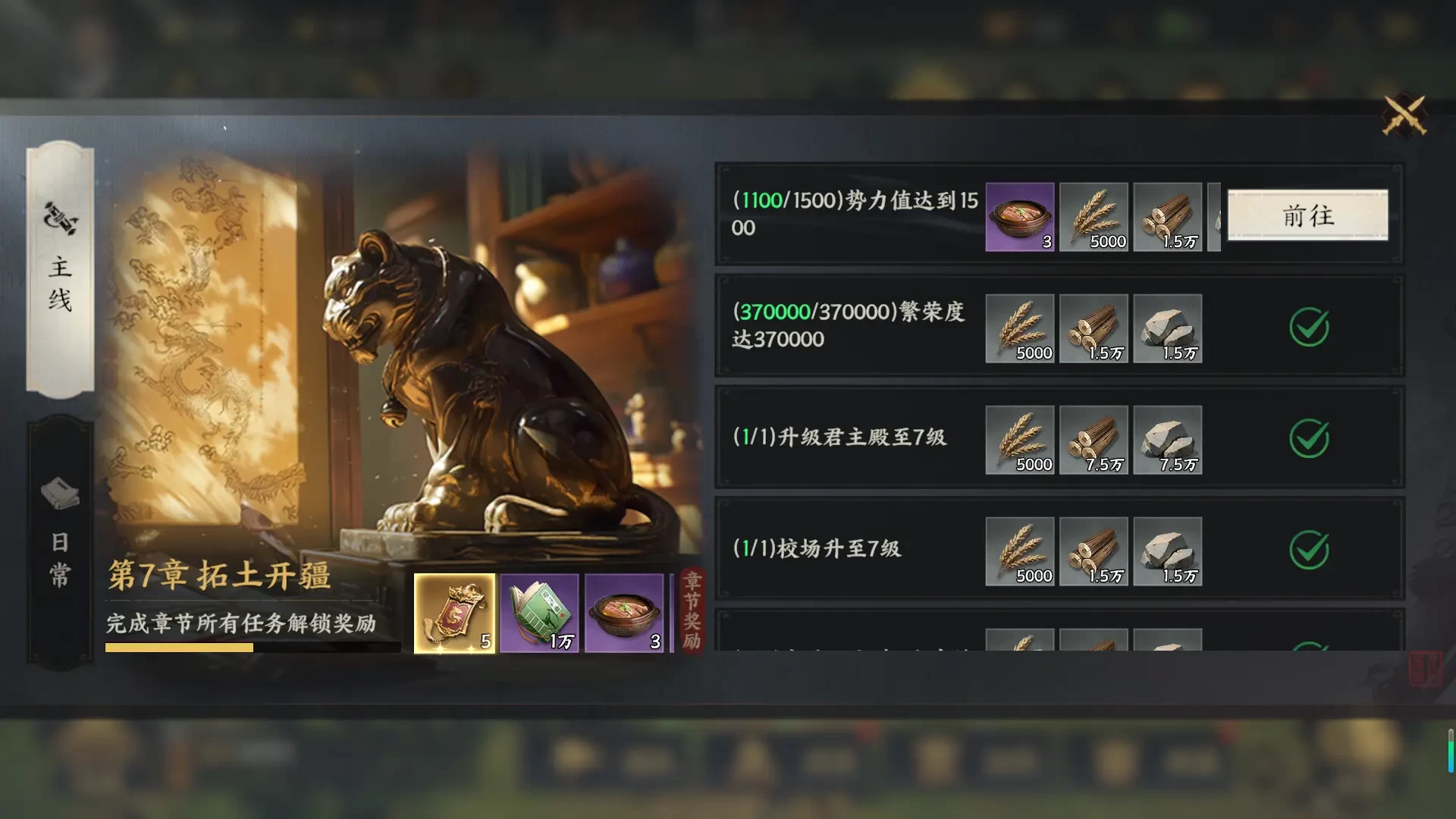Click the 第7章 拓土开疆 chapter title
This screenshot has height=819, width=1456.
coord(219,576)
